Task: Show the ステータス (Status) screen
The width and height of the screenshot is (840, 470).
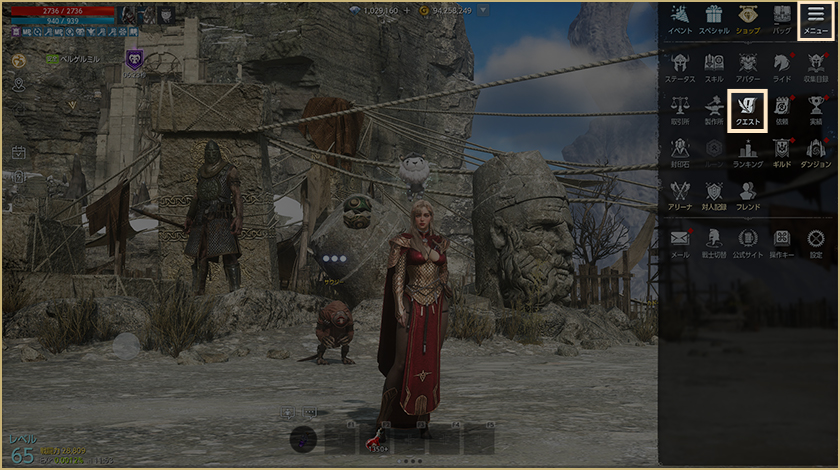Action: point(680,66)
